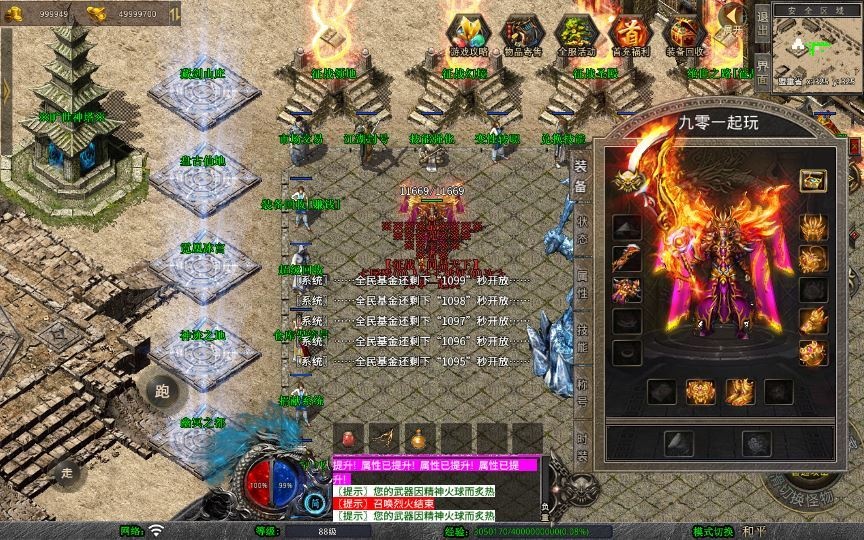Claim the 首充福利 first recharge bonus

[629, 34]
